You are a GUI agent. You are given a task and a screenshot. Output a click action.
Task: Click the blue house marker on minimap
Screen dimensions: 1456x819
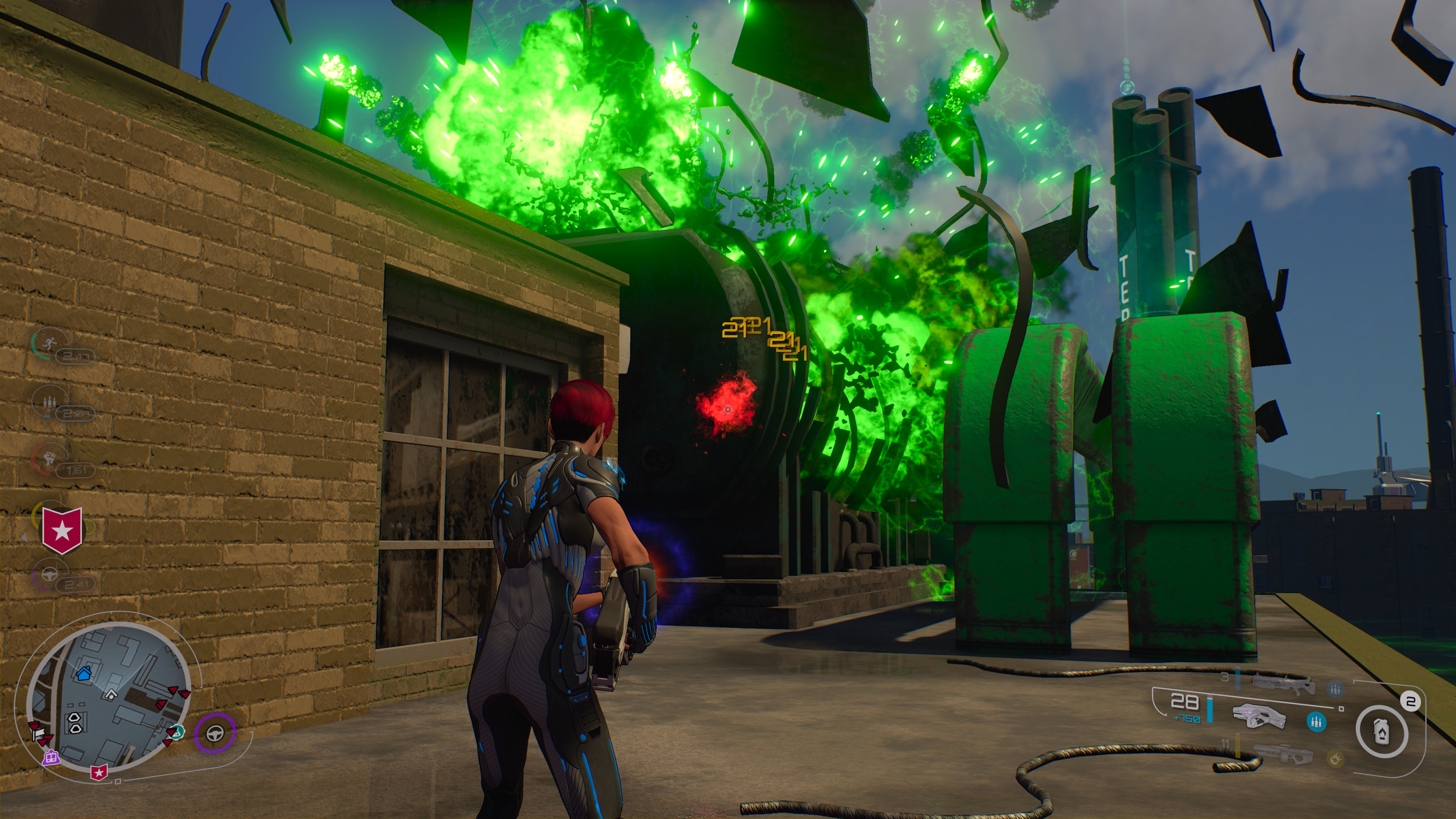point(84,673)
